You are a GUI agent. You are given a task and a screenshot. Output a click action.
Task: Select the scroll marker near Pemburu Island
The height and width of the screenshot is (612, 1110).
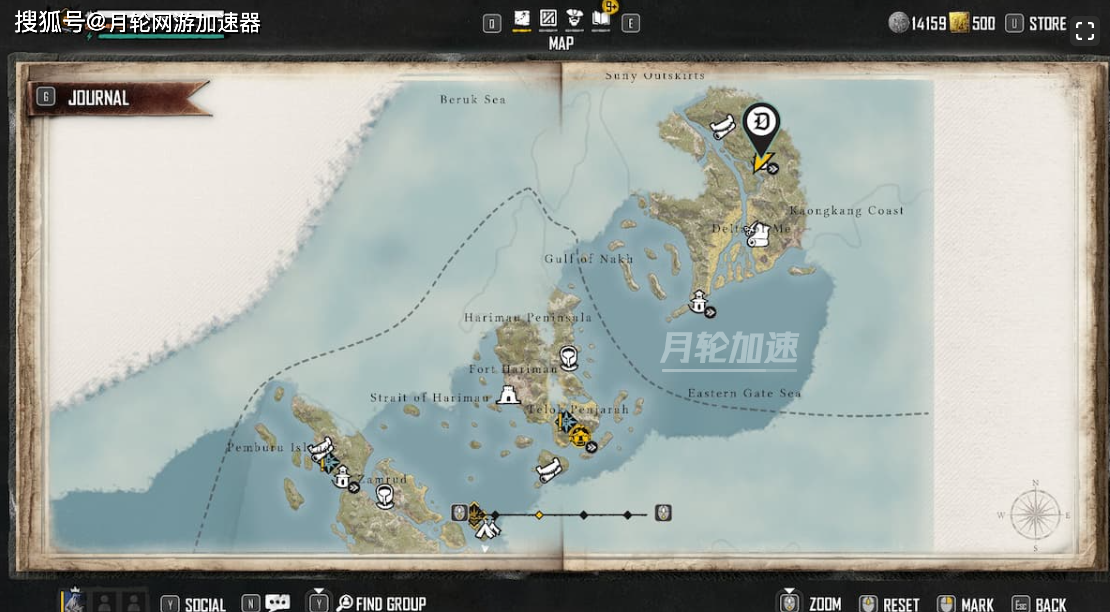pos(320,449)
